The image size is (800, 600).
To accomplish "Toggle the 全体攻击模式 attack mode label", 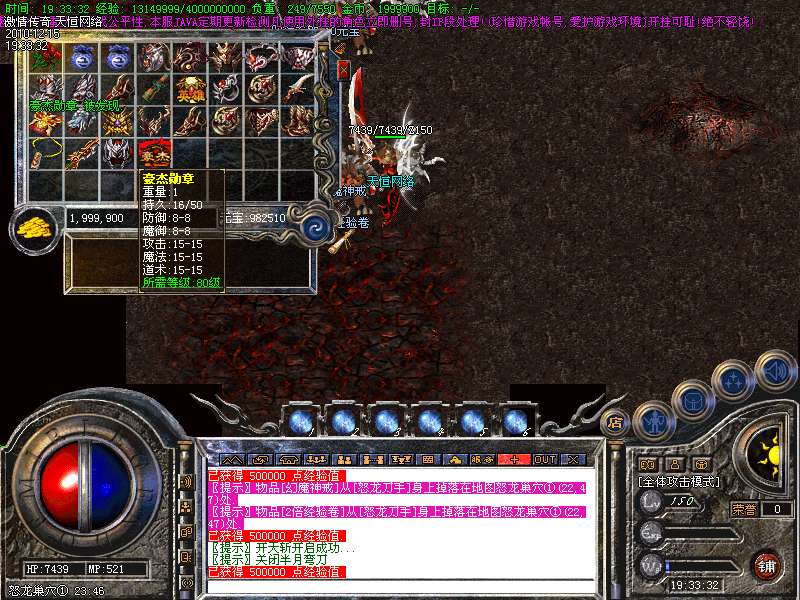I will click(679, 482).
